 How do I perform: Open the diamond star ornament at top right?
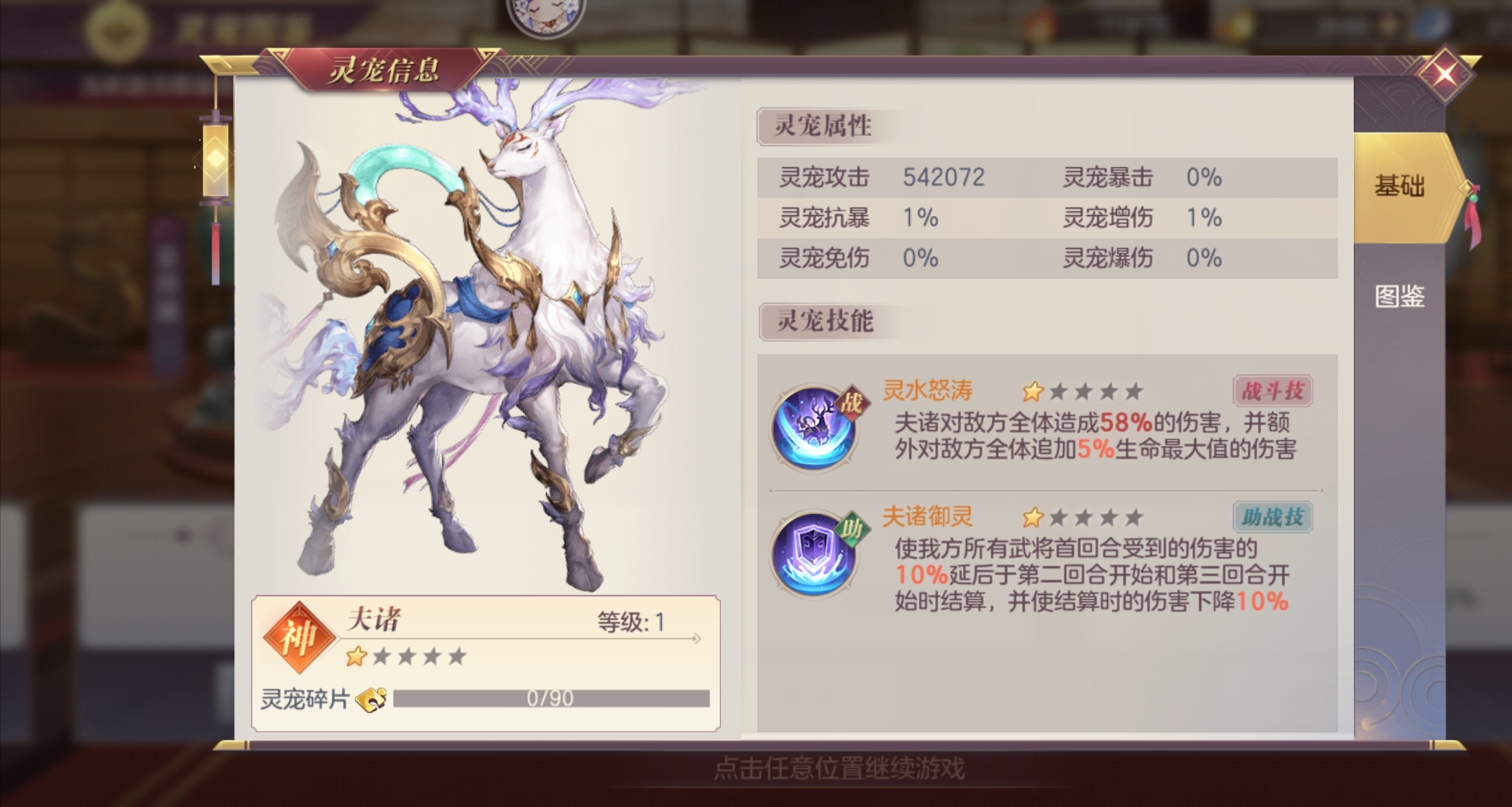pos(1445,75)
